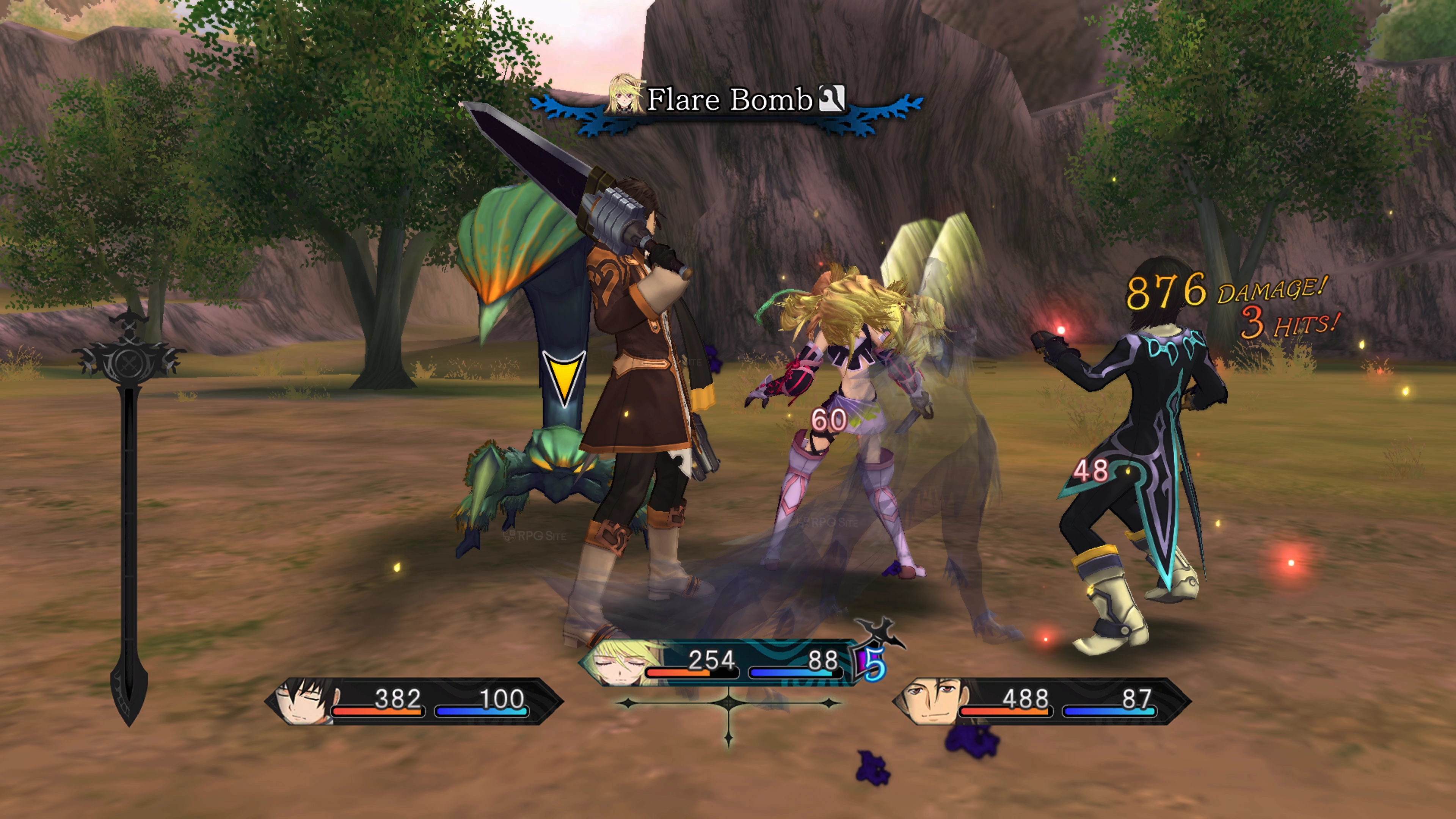Click the black sword-shaped Linked Artes gauge
Viewport: 1456px width, 819px height.
tap(129, 520)
